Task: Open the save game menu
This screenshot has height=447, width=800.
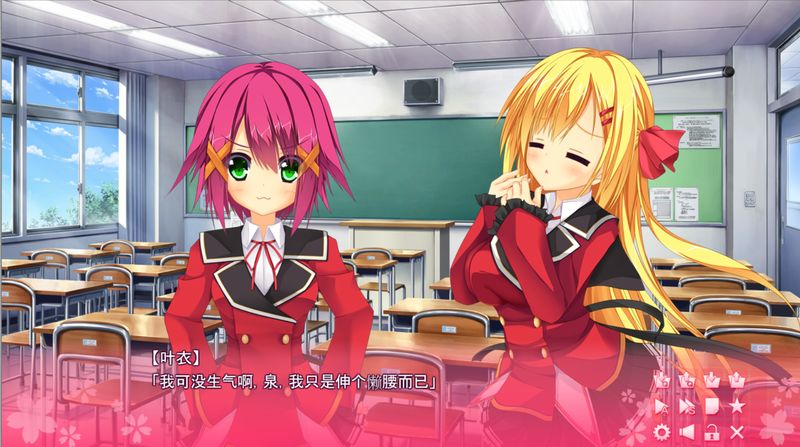Action: pos(712,381)
